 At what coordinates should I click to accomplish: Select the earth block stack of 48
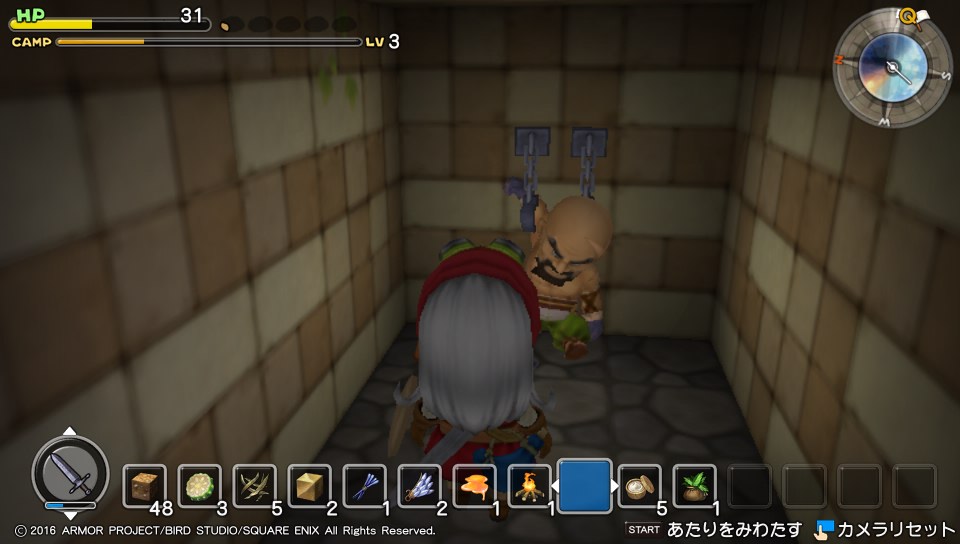[x=145, y=486]
